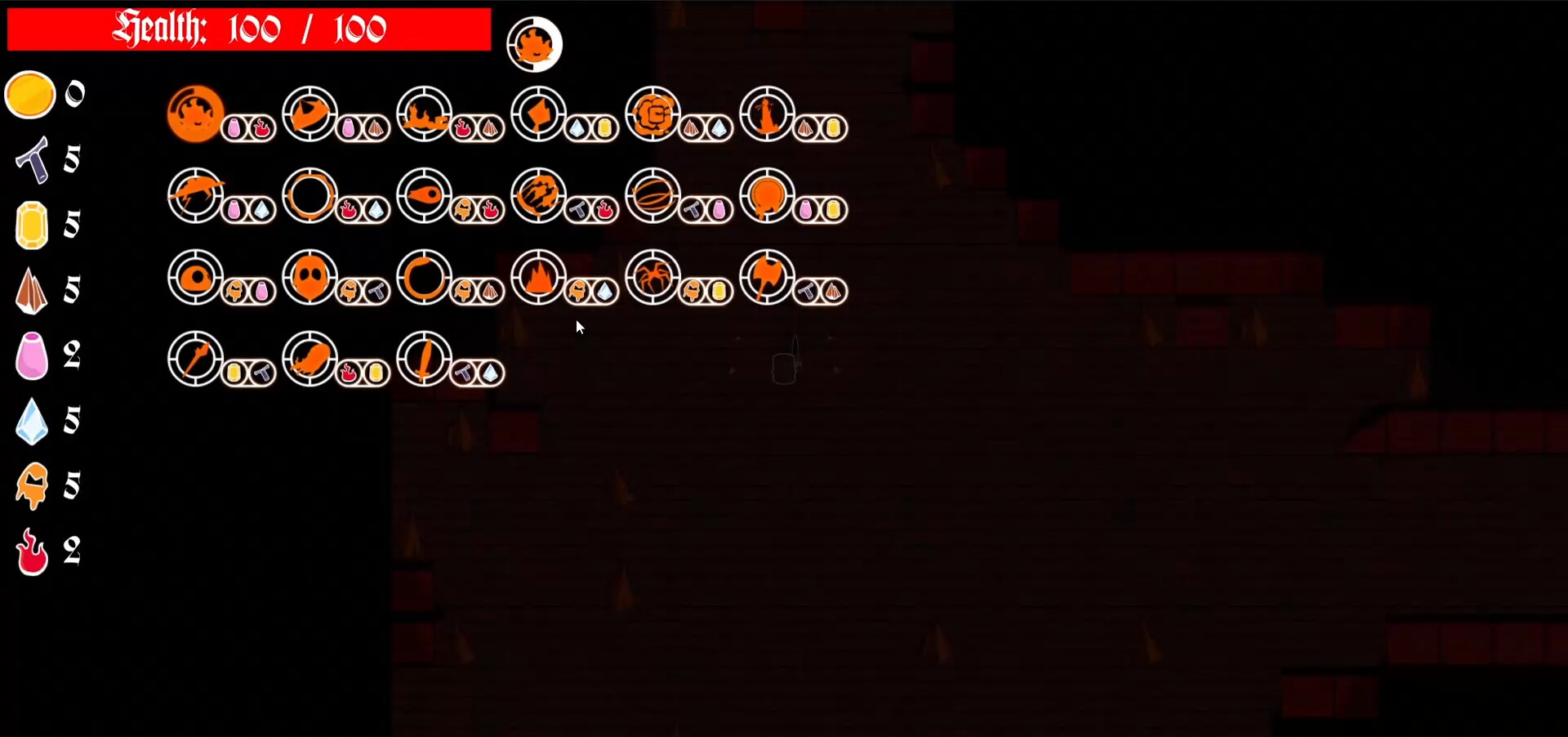1568x737 pixels.
Task: Select the comet projectile ability
Action: coord(423,196)
